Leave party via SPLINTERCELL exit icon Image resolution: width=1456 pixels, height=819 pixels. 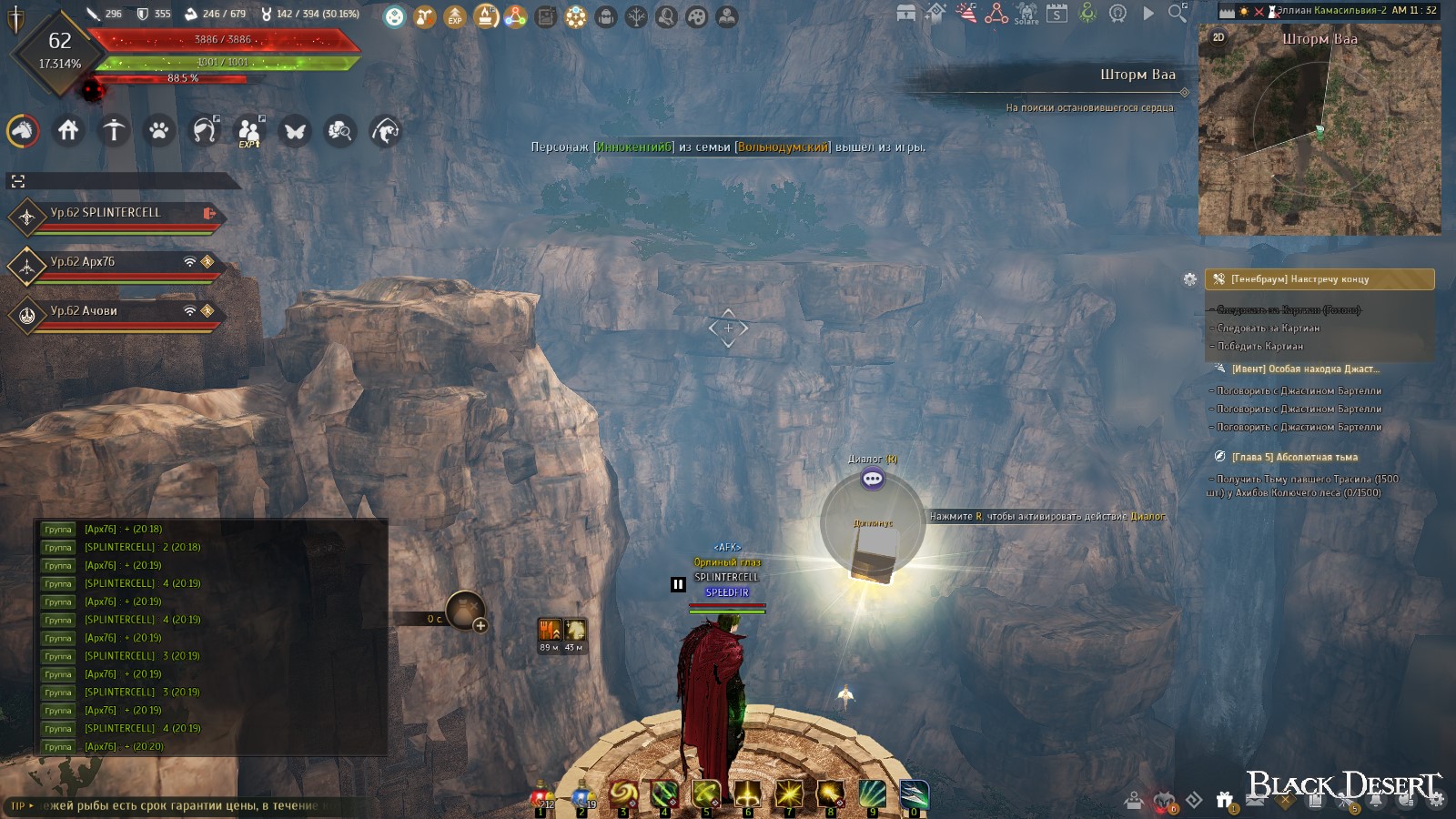point(209,213)
